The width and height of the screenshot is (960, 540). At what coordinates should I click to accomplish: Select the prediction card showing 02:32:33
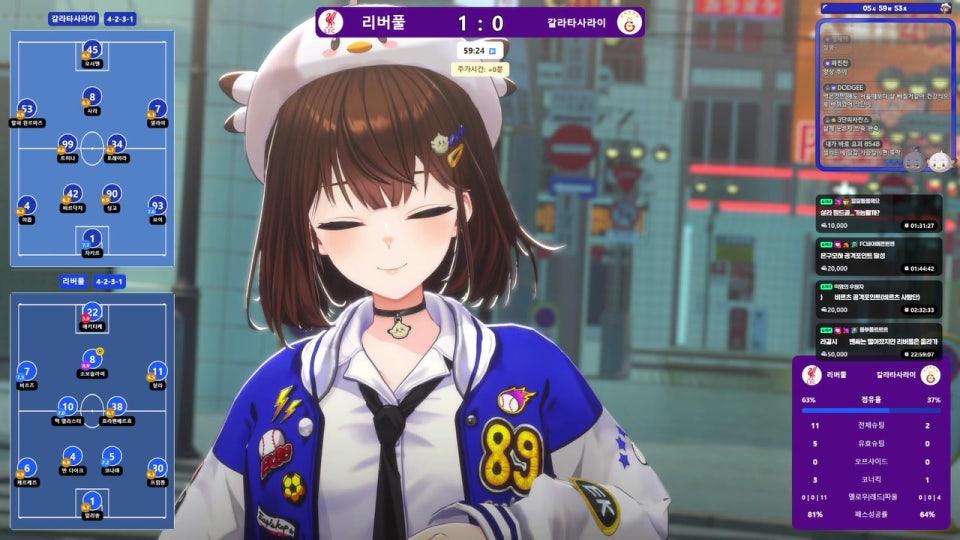tap(877, 298)
